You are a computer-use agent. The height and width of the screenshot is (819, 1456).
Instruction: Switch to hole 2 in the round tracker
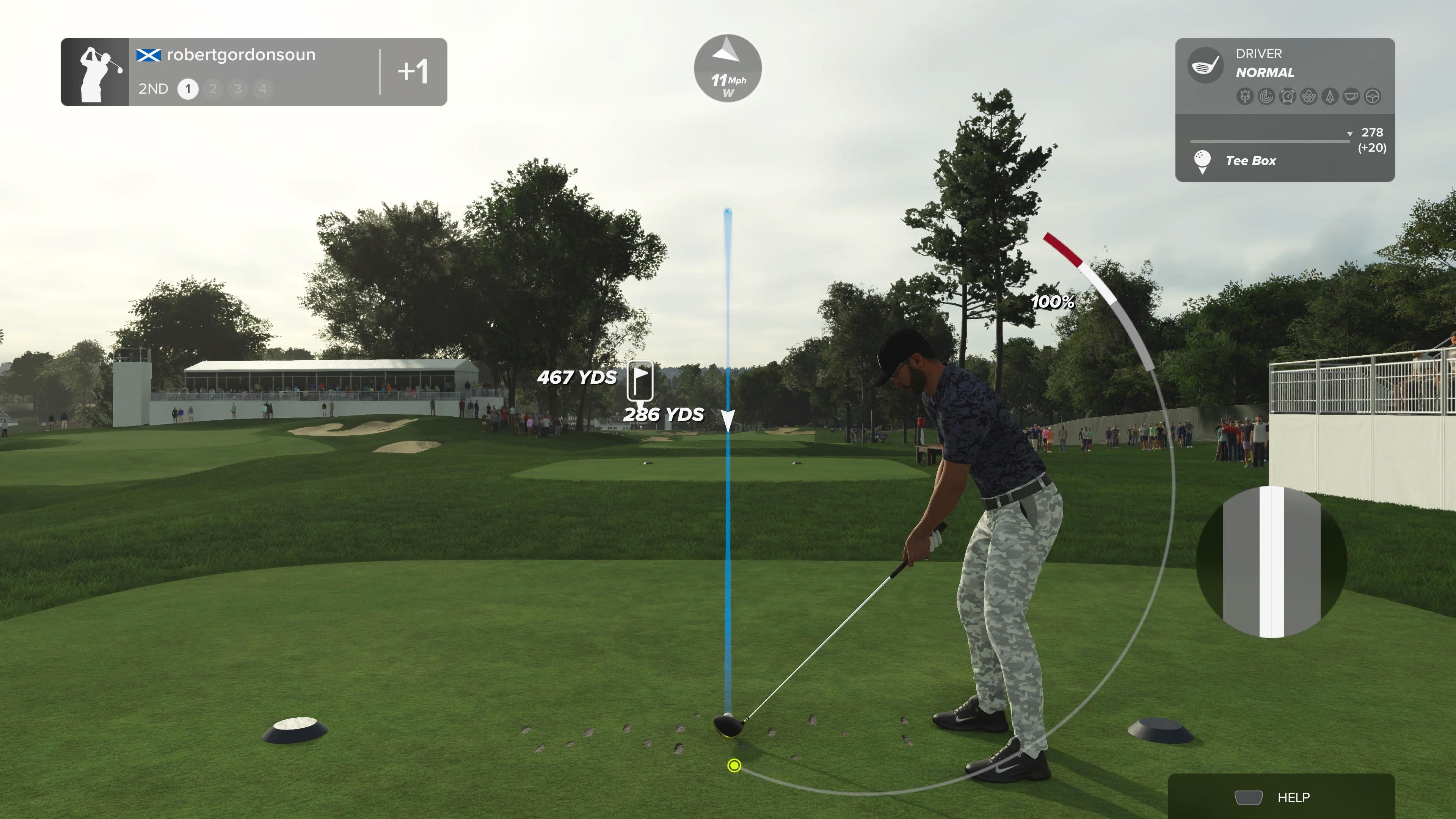tap(213, 89)
